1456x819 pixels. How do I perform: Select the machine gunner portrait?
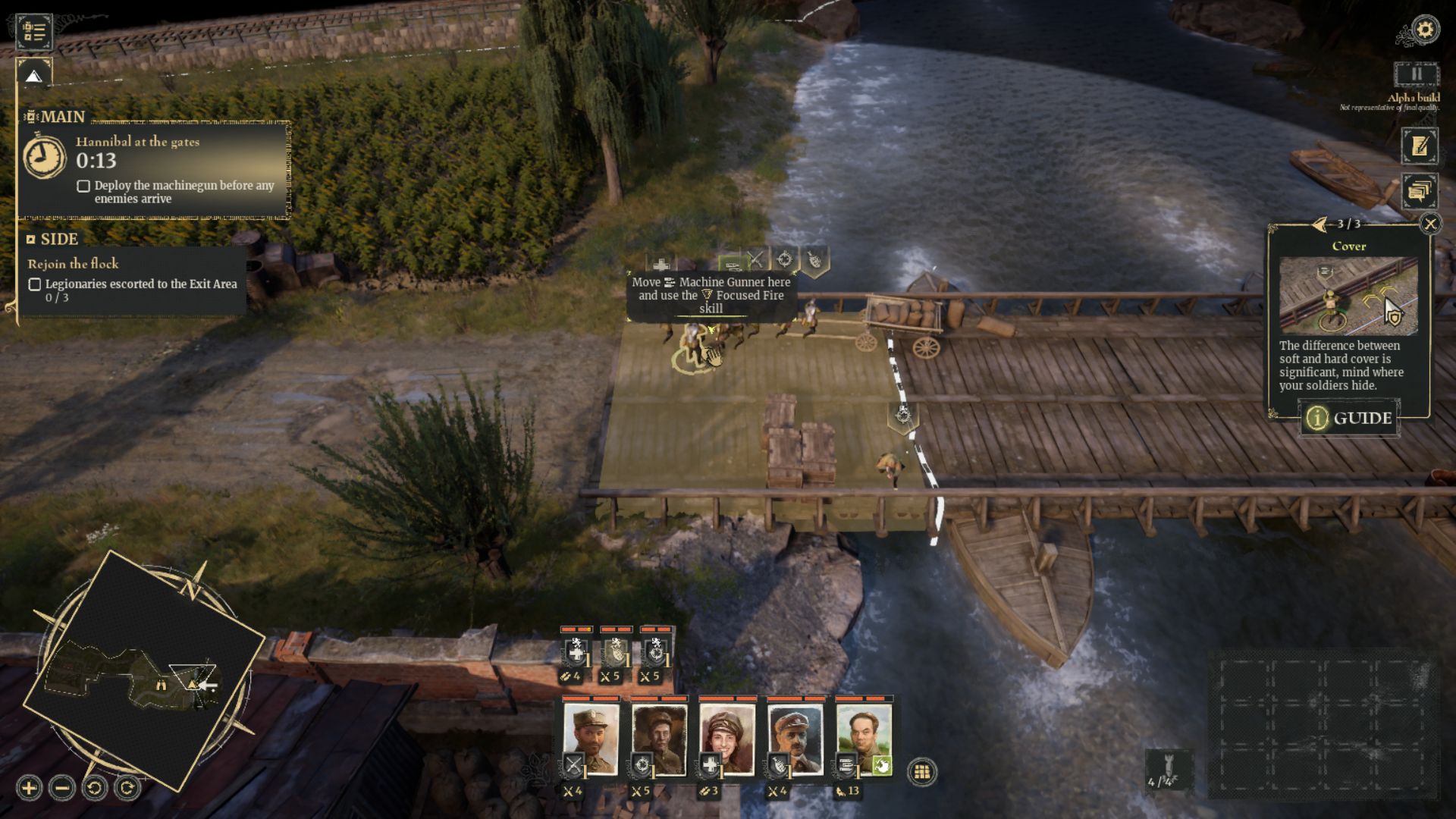pyautogui.click(x=864, y=740)
